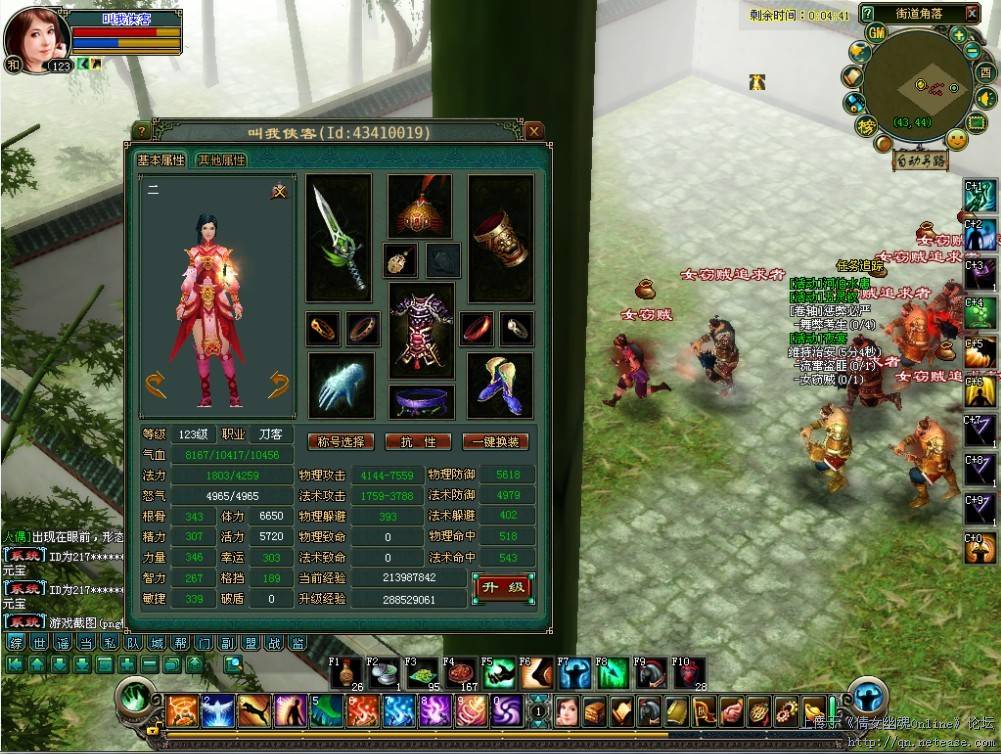1001x754 pixels.
Task: Close the character attributes window
Action: (x=535, y=131)
